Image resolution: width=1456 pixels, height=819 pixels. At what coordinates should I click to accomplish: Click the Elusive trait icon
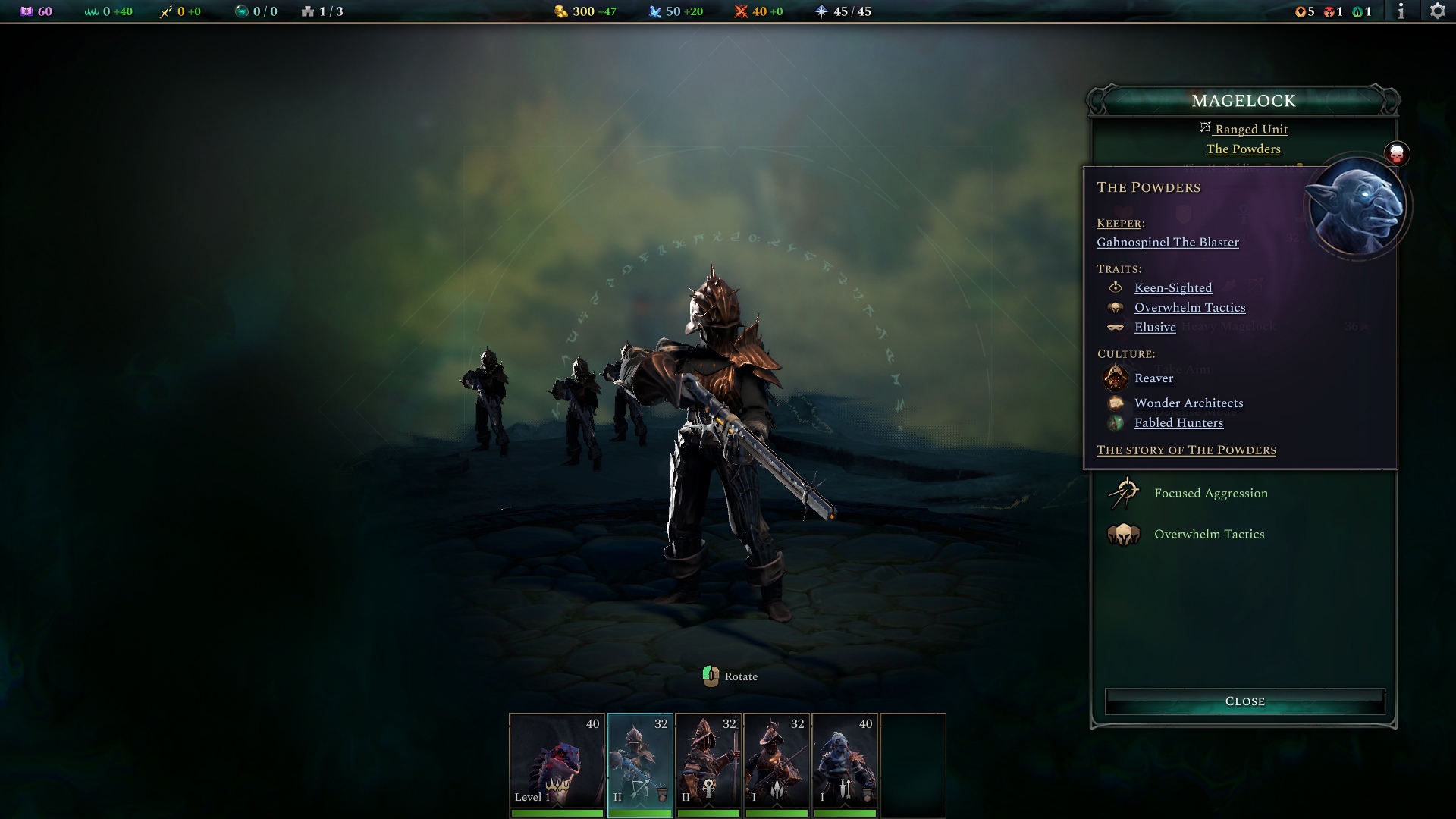coord(1116,327)
